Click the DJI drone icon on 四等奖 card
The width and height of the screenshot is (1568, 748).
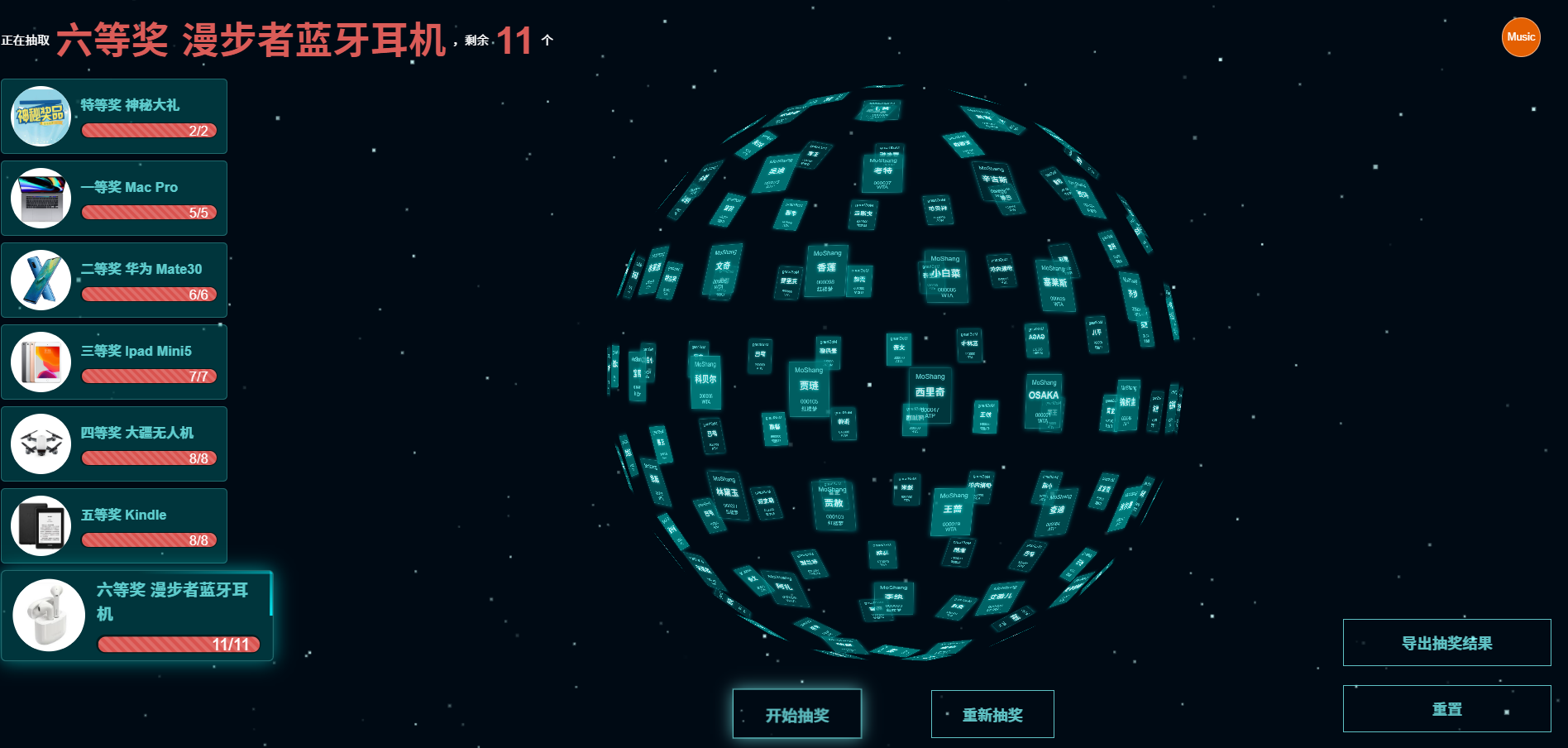click(x=41, y=444)
